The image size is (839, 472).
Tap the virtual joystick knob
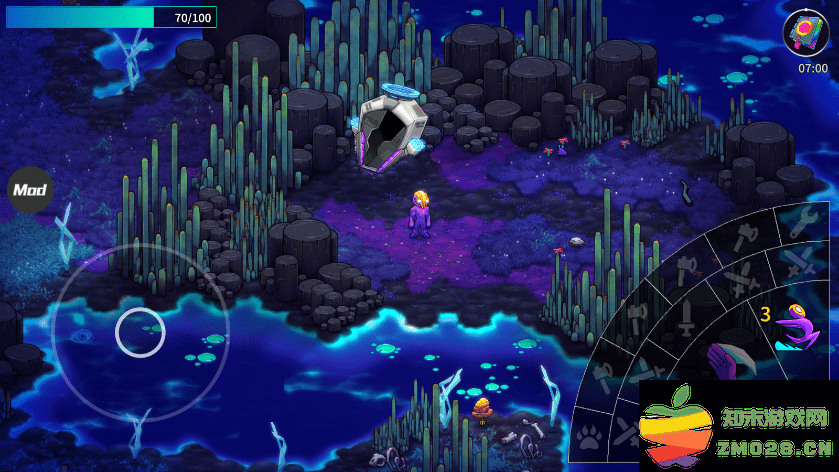tap(140, 332)
